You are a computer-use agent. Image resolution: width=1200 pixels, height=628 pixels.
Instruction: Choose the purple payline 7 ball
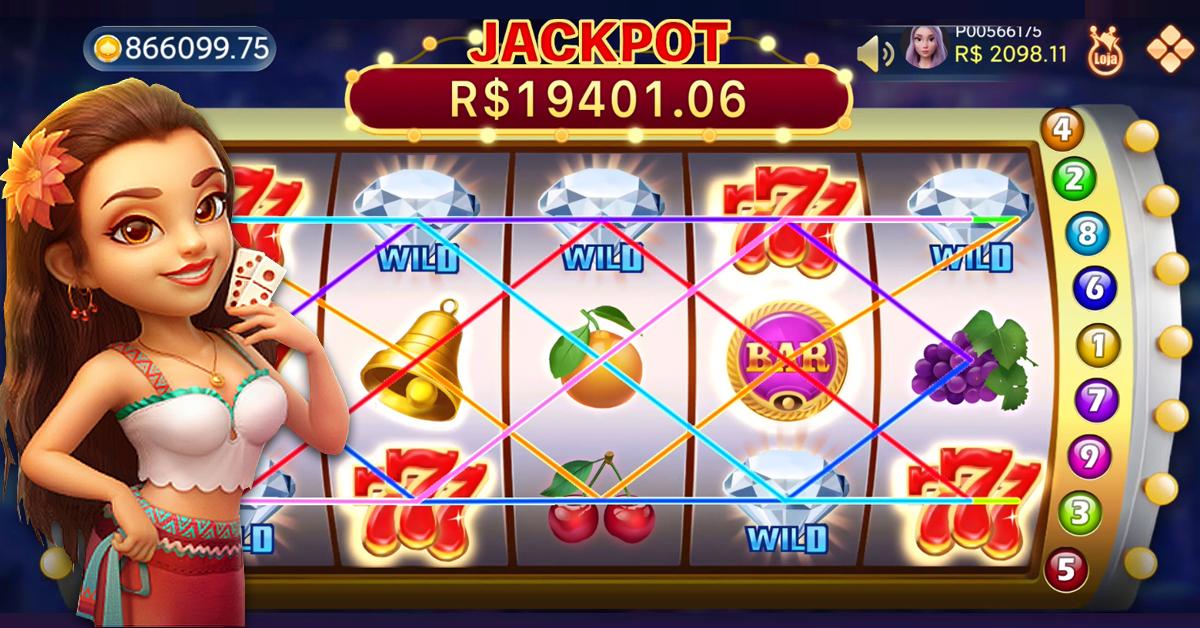[x=1096, y=401]
